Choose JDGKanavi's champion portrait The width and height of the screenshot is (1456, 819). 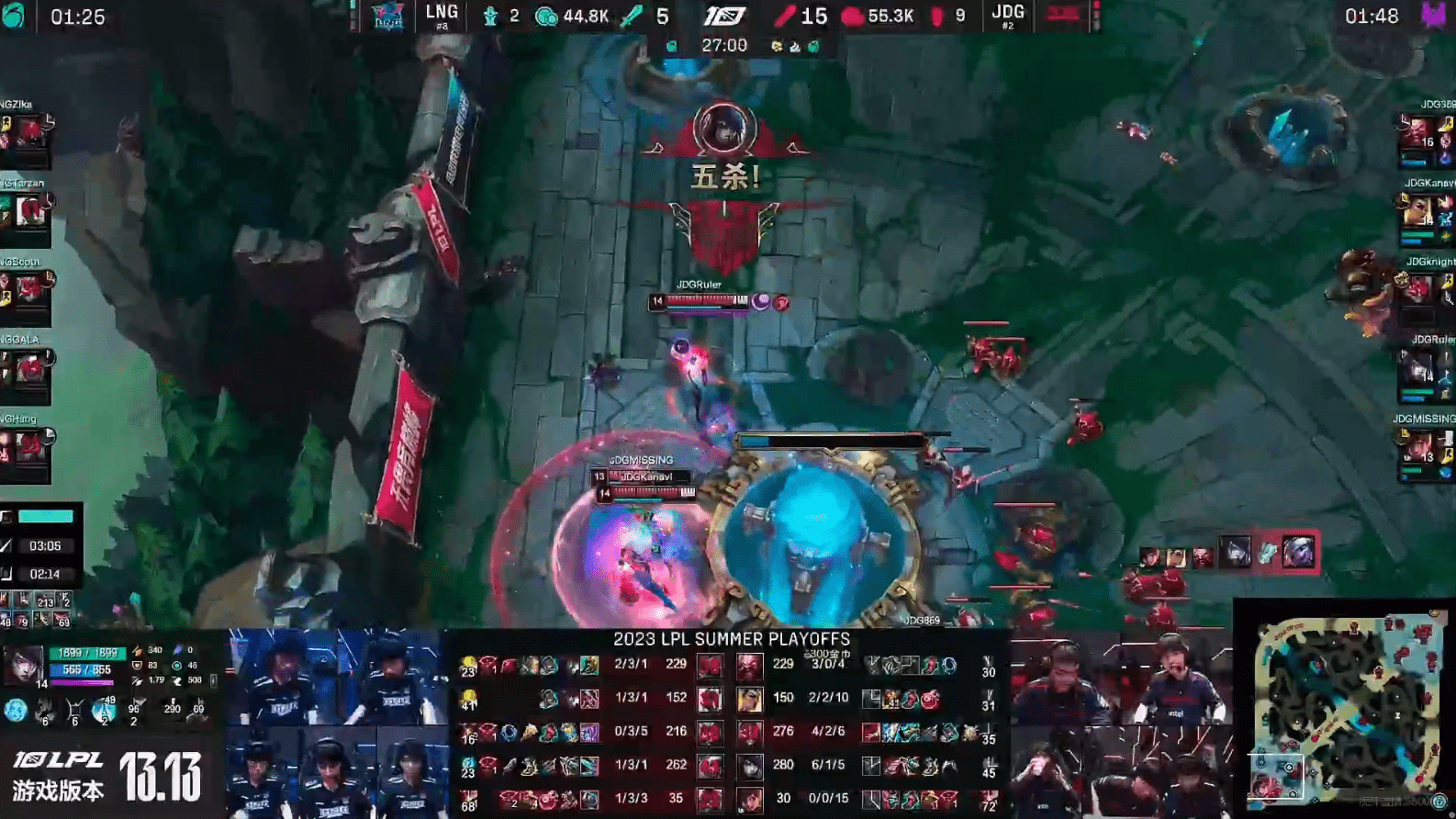pos(1418,213)
